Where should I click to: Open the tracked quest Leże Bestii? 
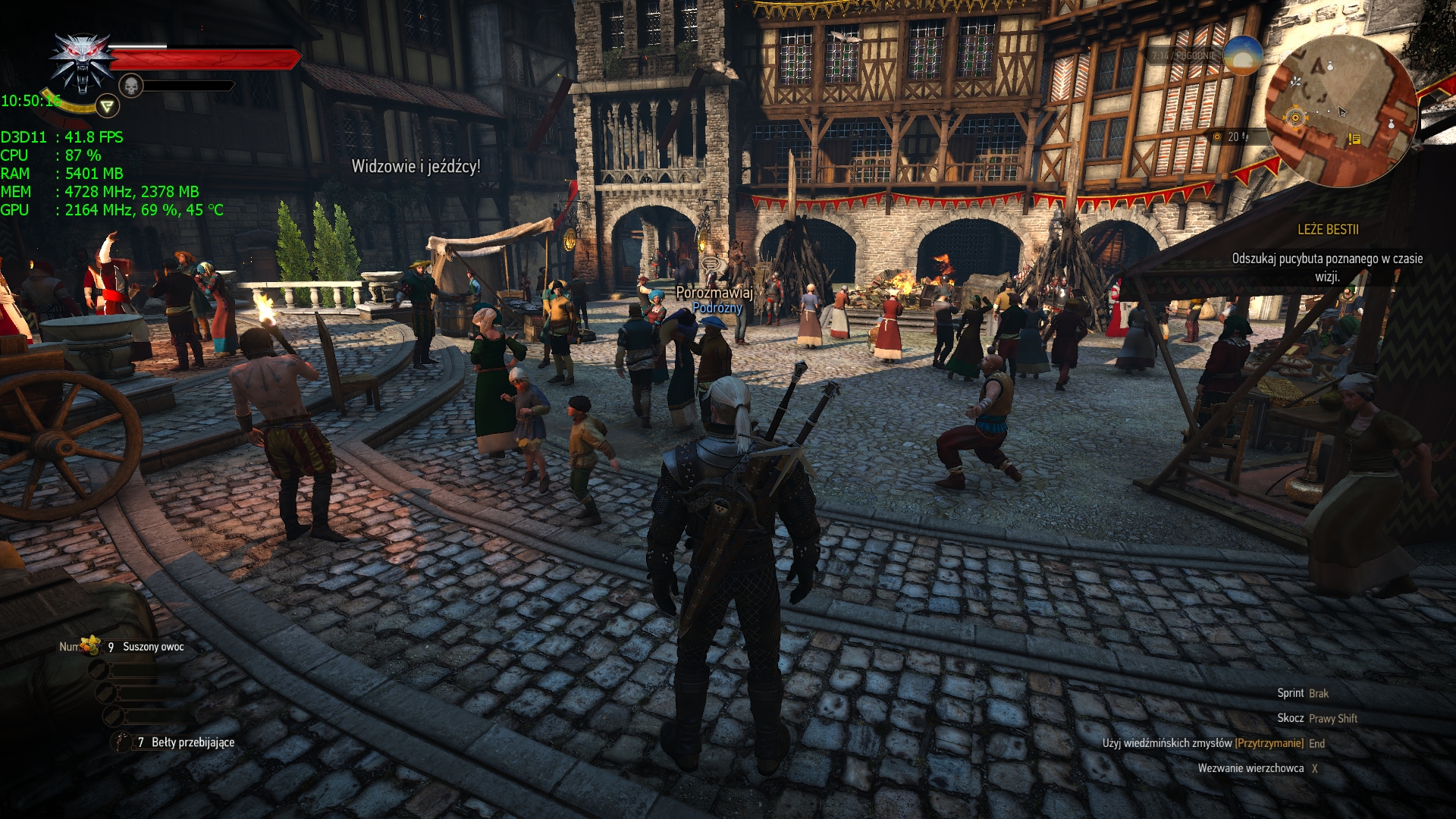coord(1327,230)
